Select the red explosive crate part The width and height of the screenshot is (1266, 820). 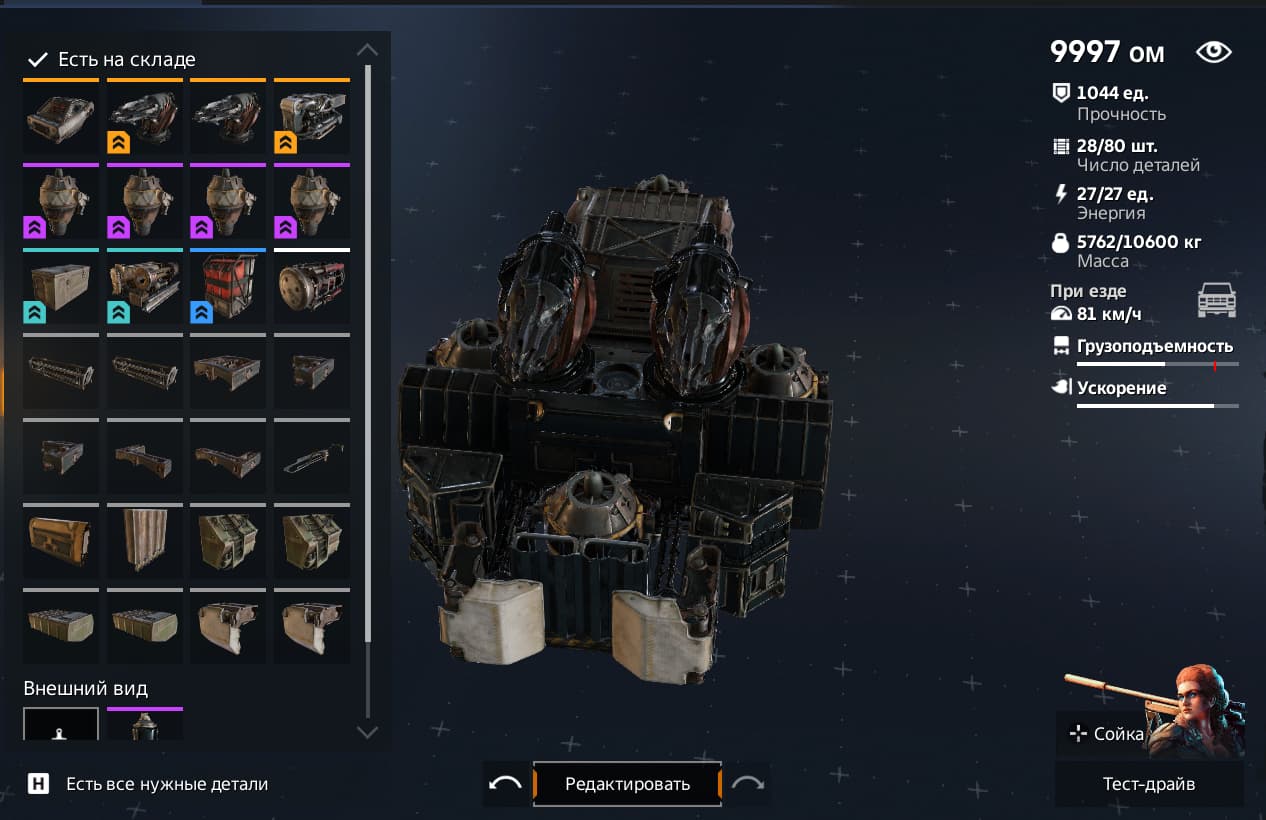pos(228,286)
